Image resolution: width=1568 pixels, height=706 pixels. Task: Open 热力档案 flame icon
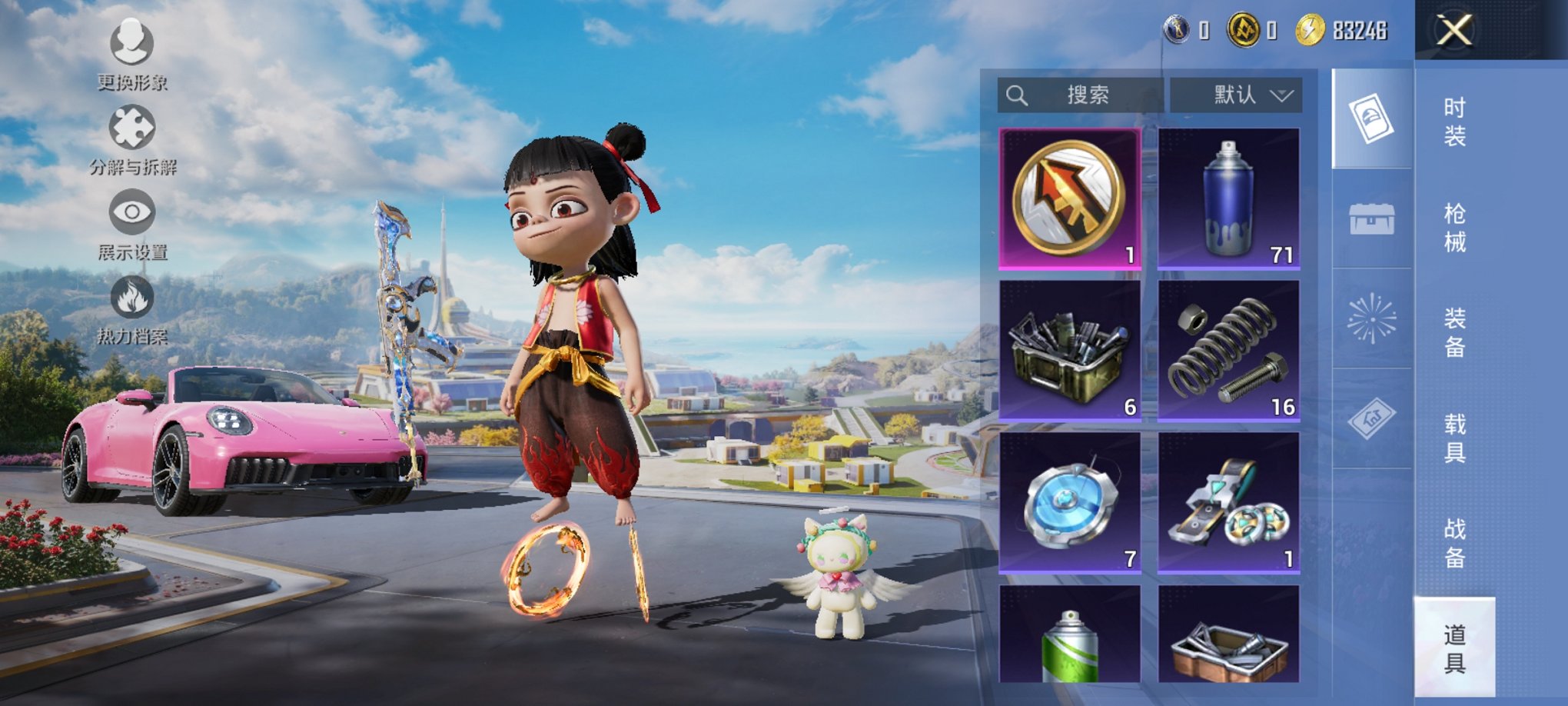pyautogui.click(x=132, y=308)
